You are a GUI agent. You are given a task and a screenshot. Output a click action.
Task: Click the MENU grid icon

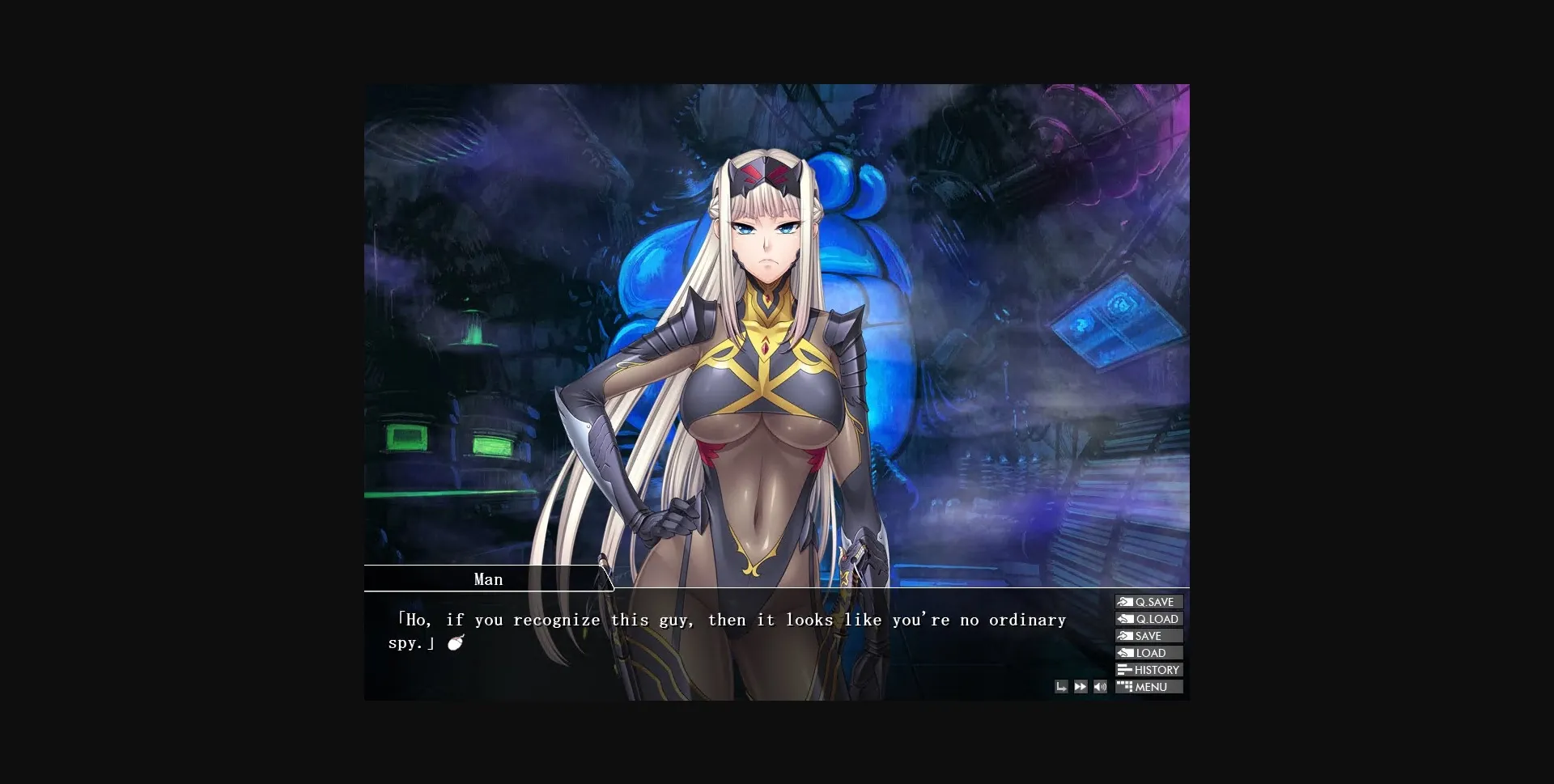[x=1127, y=686]
